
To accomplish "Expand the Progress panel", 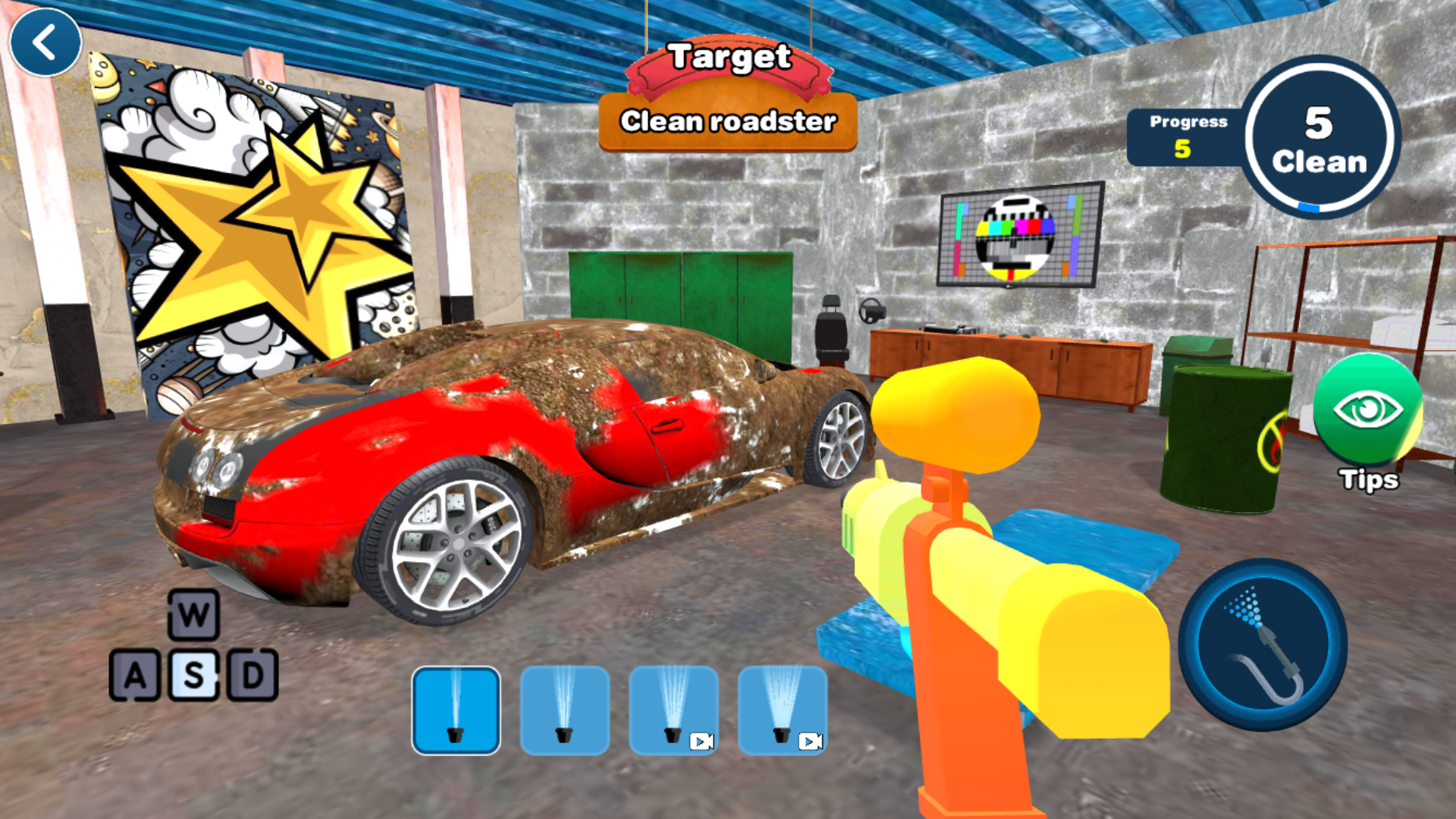I will pyautogui.click(x=1188, y=138).
